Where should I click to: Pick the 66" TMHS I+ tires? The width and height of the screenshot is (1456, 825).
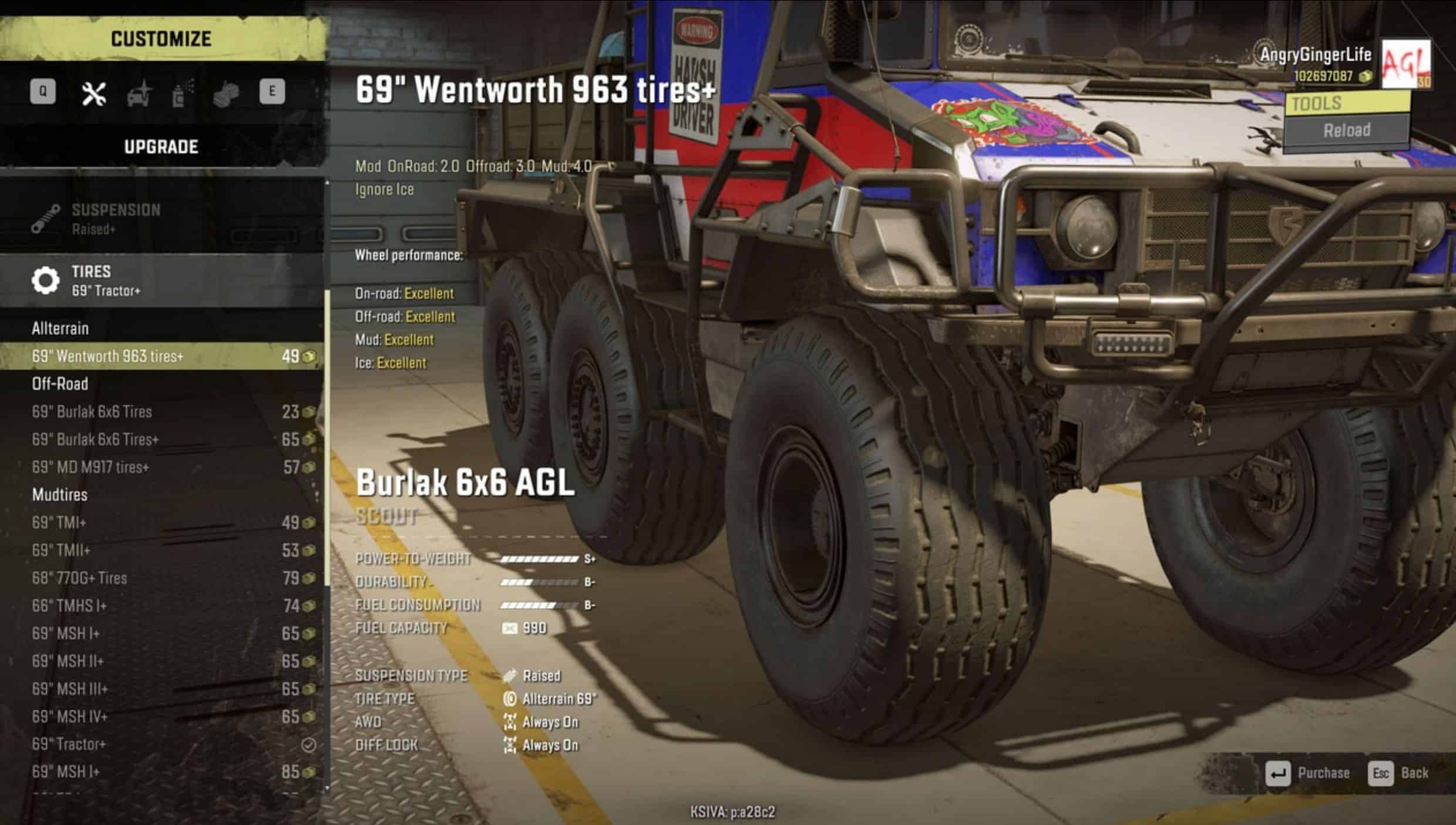(162, 606)
